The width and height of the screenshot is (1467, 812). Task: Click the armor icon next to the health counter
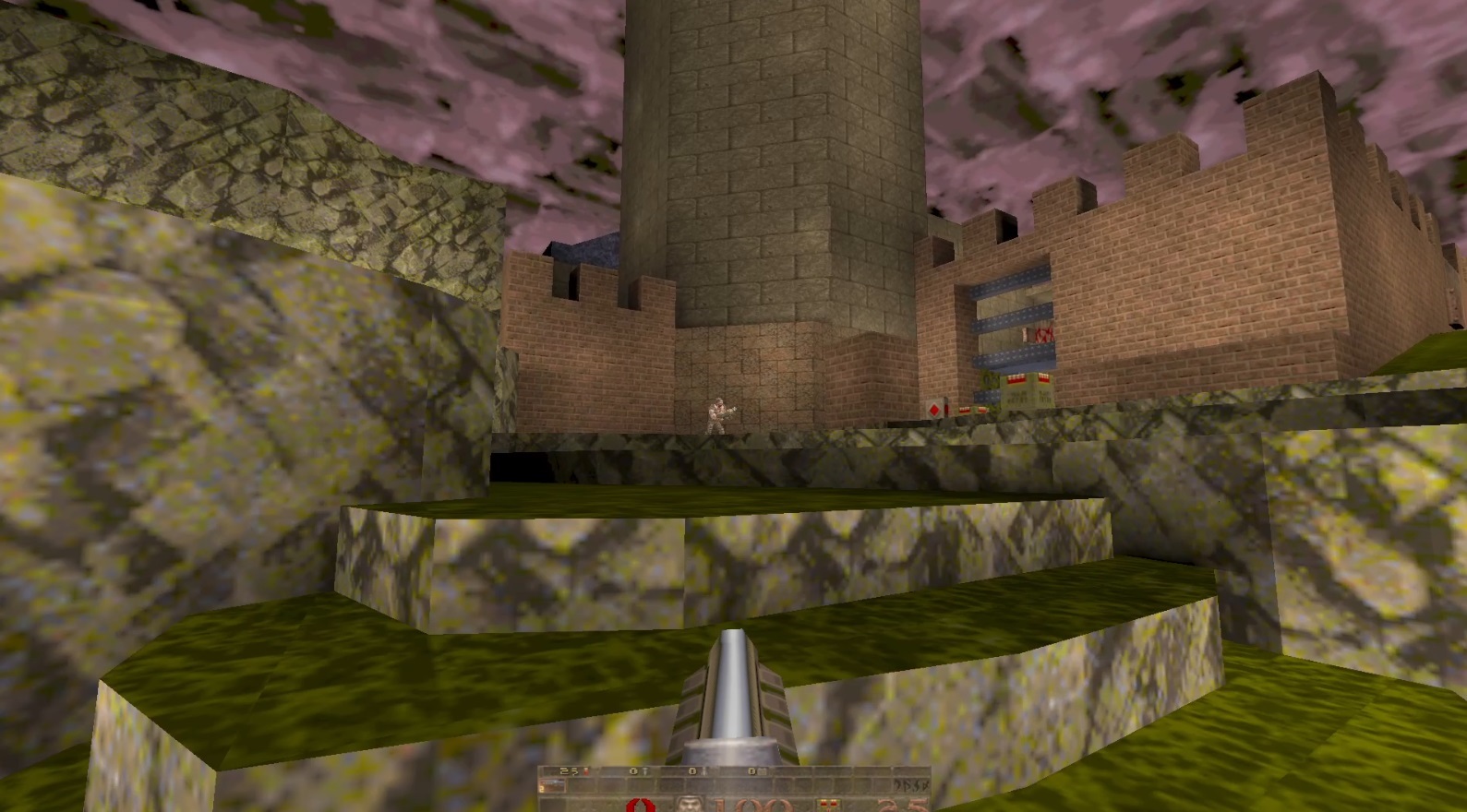tap(829, 803)
